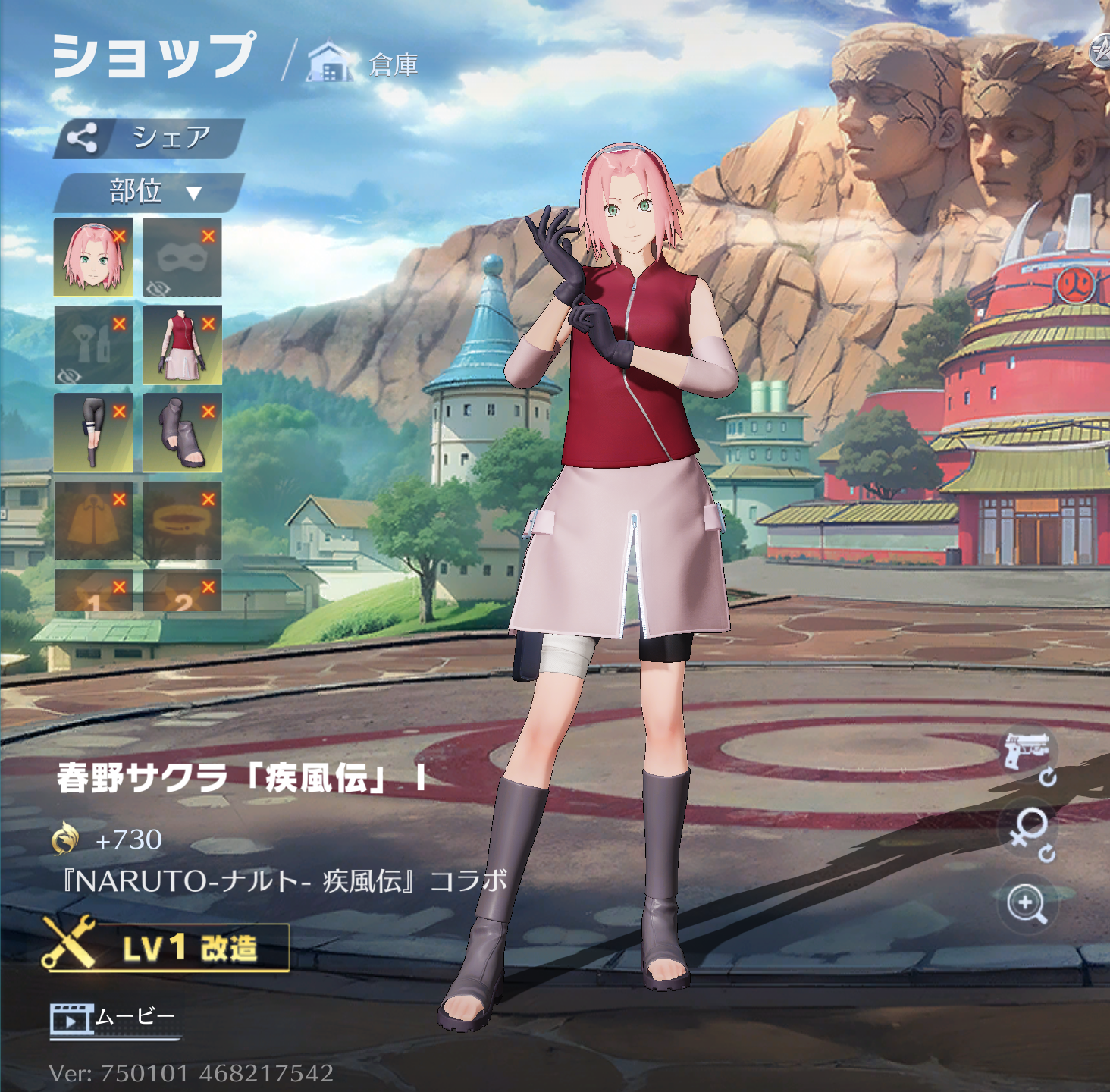Viewport: 1110px width, 1092px height.
Task: Open the LV1 改造 upgrade button
Action: (x=167, y=946)
